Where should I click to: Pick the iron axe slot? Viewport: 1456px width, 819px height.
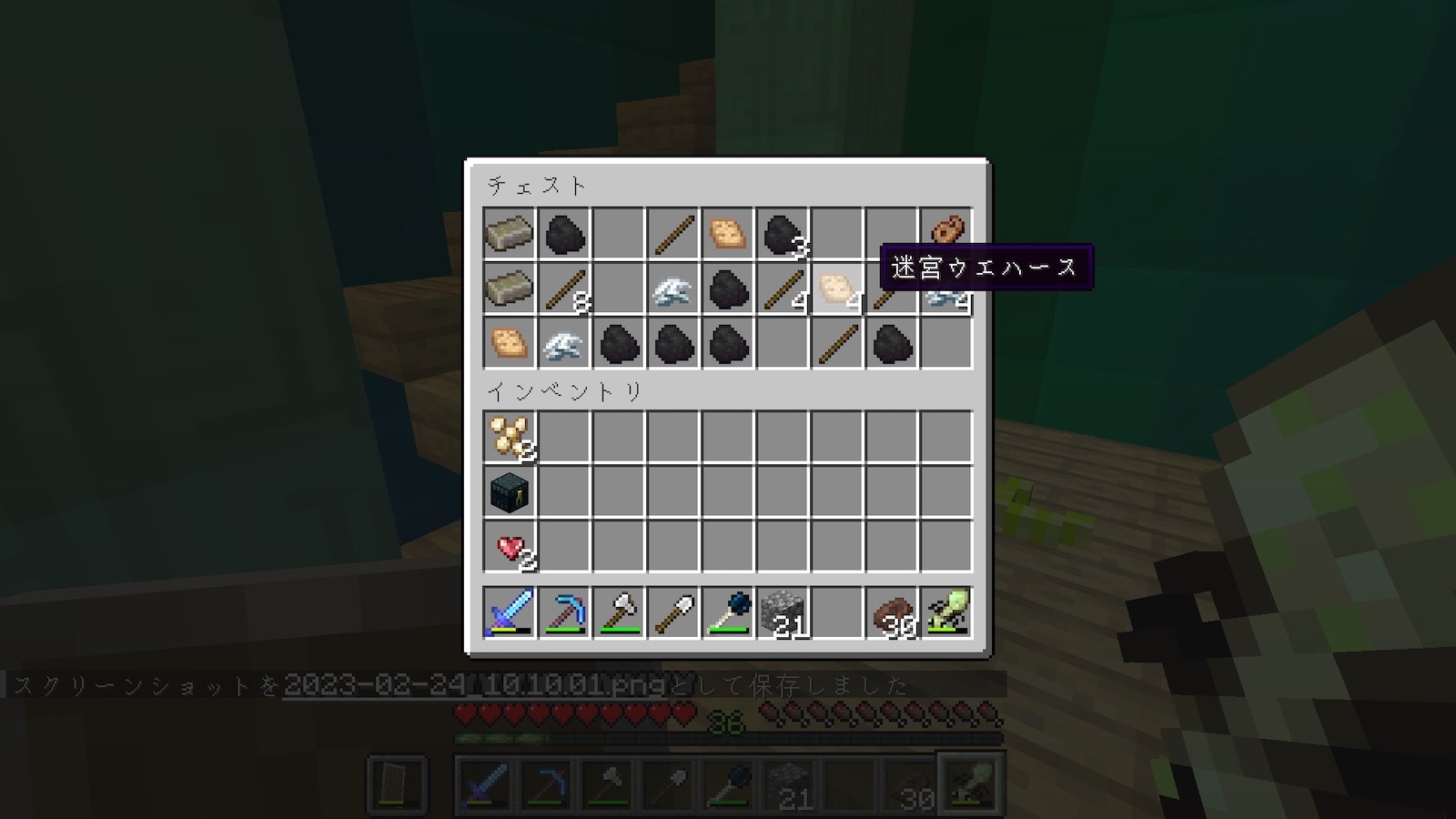pyautogui.click(x=619, y=612)
